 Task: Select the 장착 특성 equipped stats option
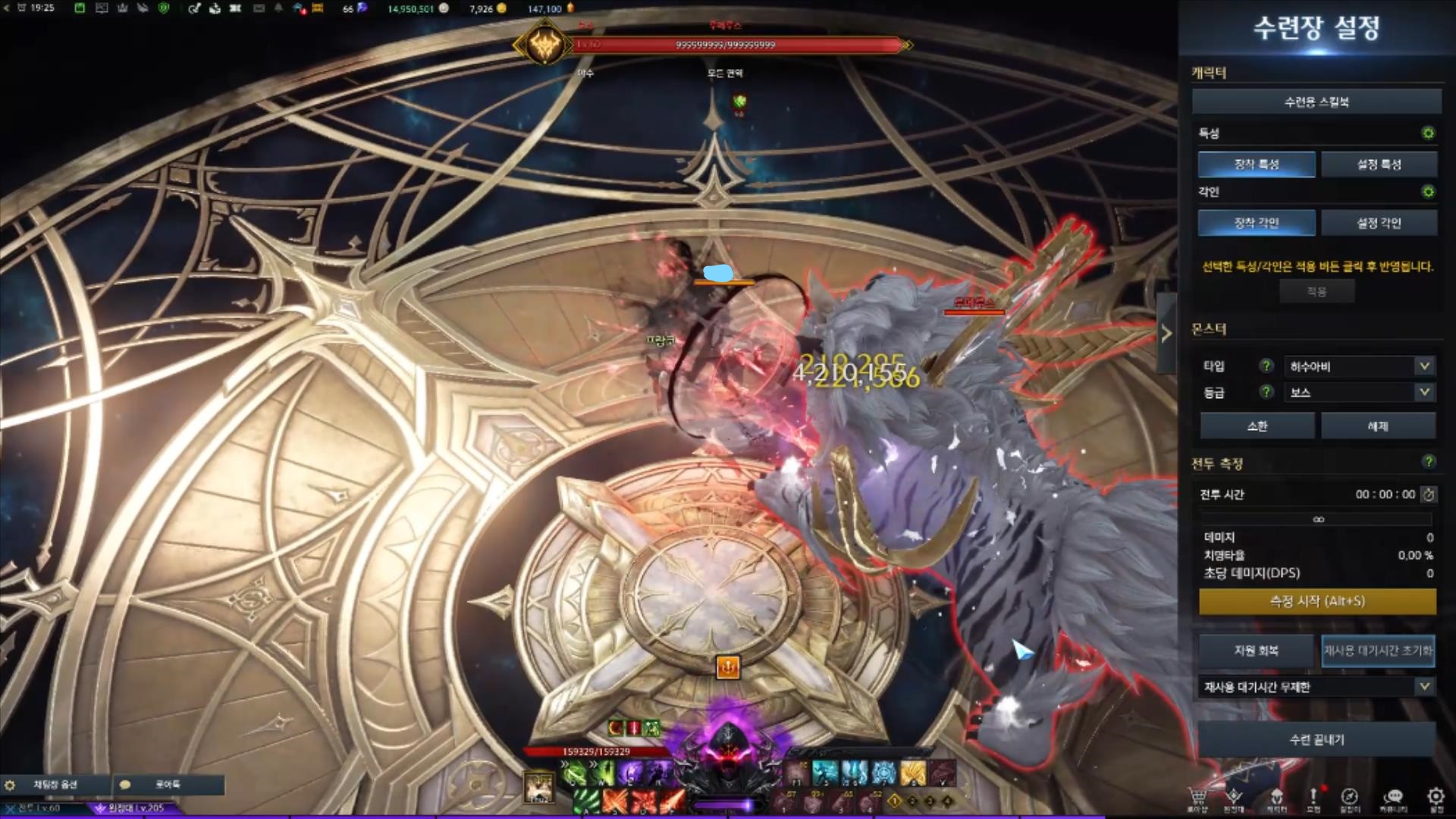[1257, 164]
